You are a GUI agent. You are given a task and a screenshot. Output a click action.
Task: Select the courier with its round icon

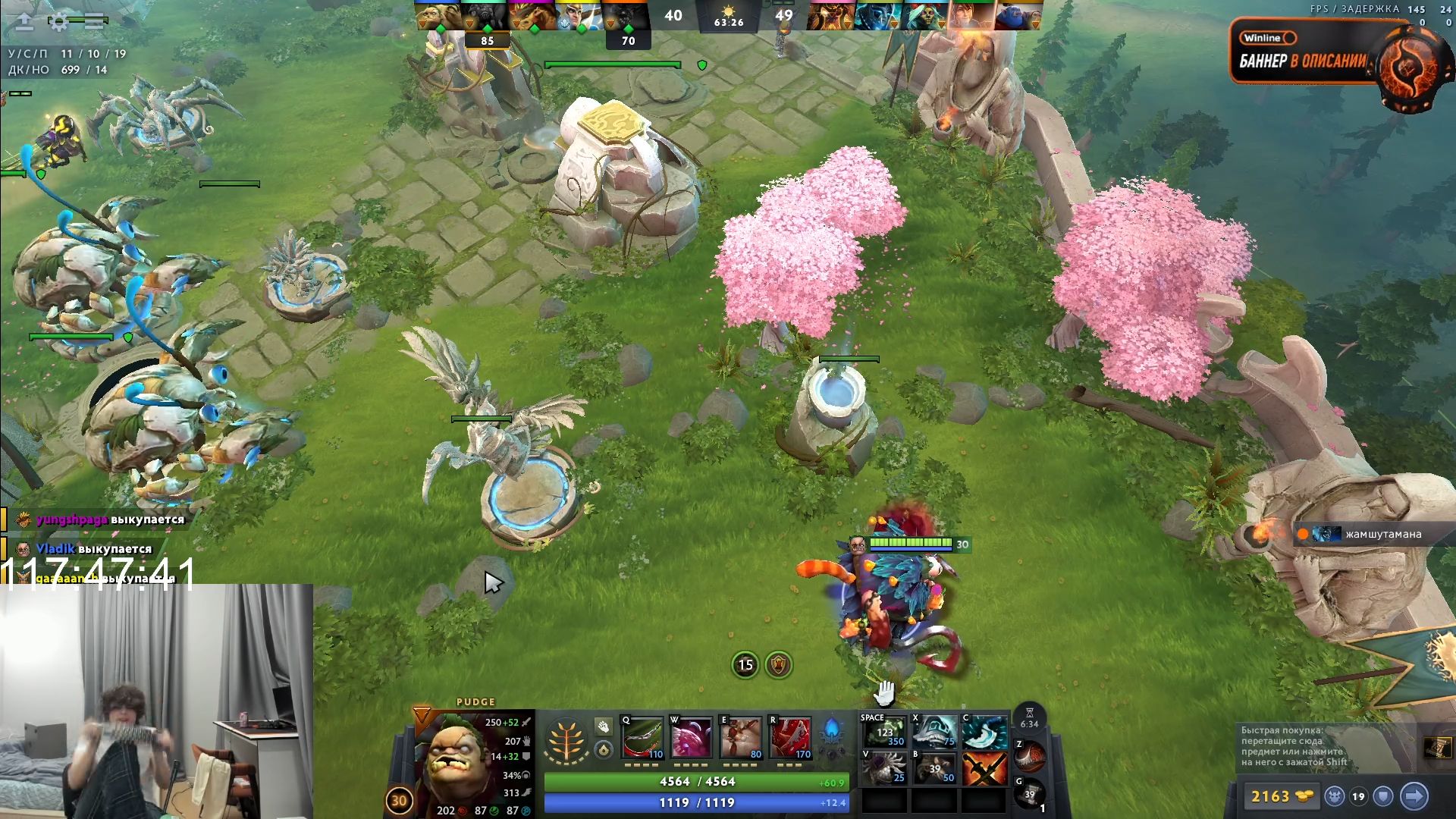coord(1335,796)
